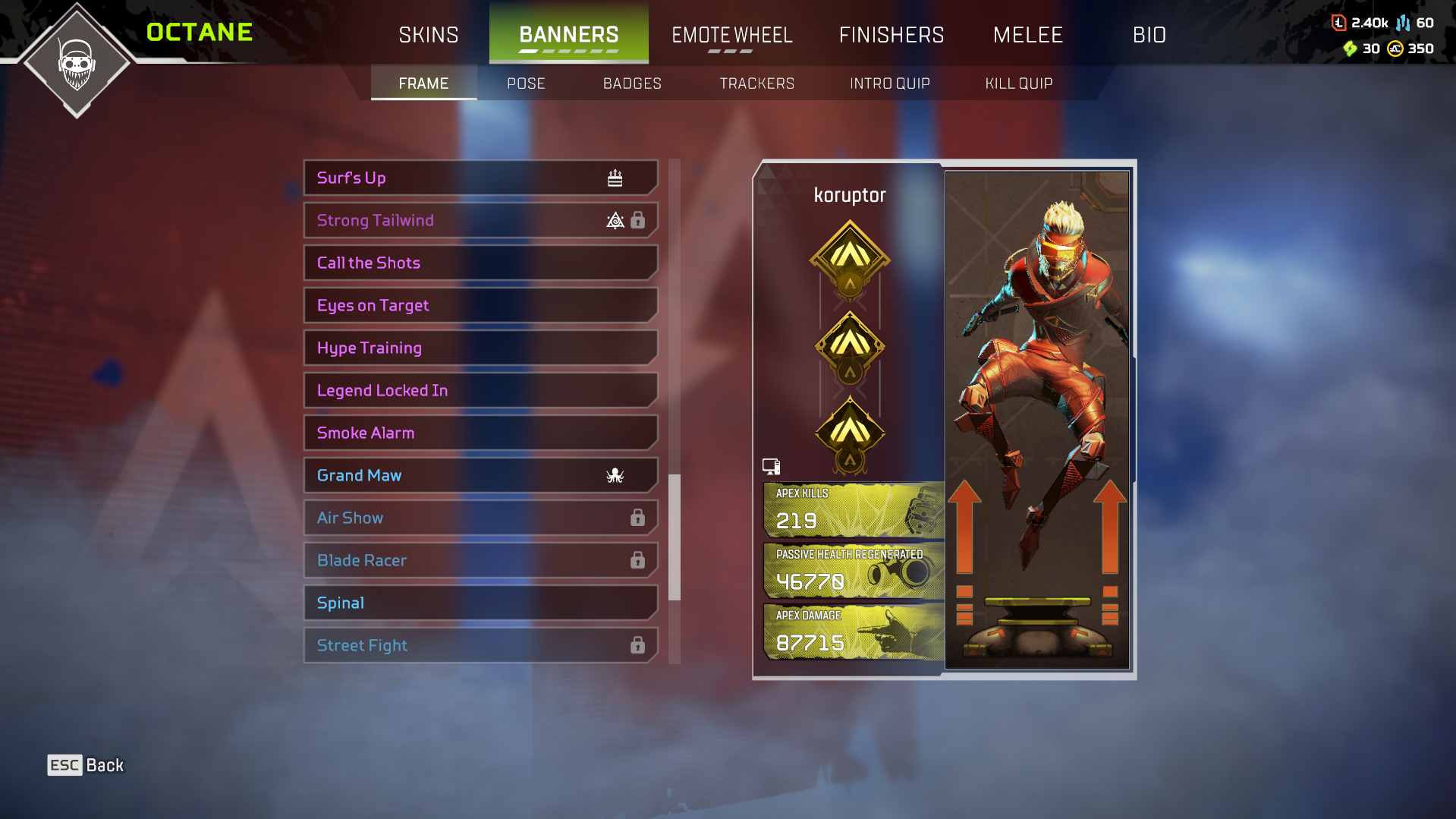The height and width of the screenshot is (819, 1456).
Task: Choose the Spinal frame
Action: [480, 603]
